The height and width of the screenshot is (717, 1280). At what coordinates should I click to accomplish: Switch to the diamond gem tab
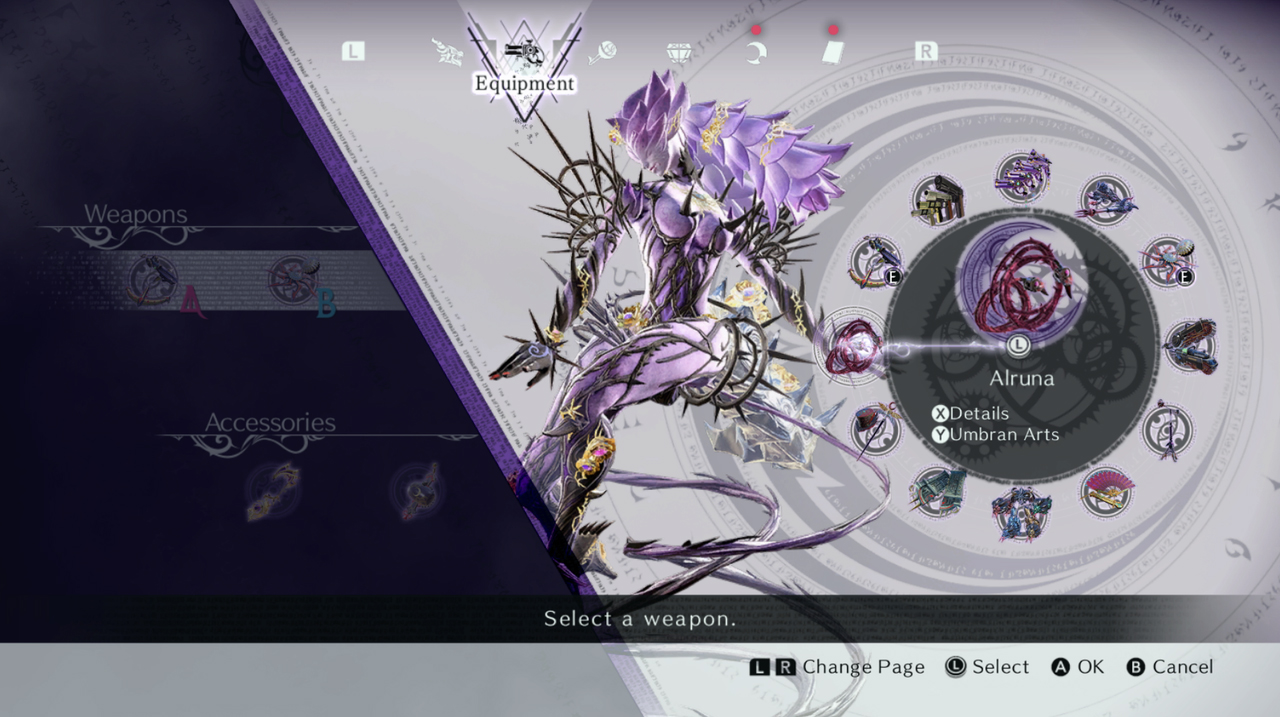pos(680,52)
